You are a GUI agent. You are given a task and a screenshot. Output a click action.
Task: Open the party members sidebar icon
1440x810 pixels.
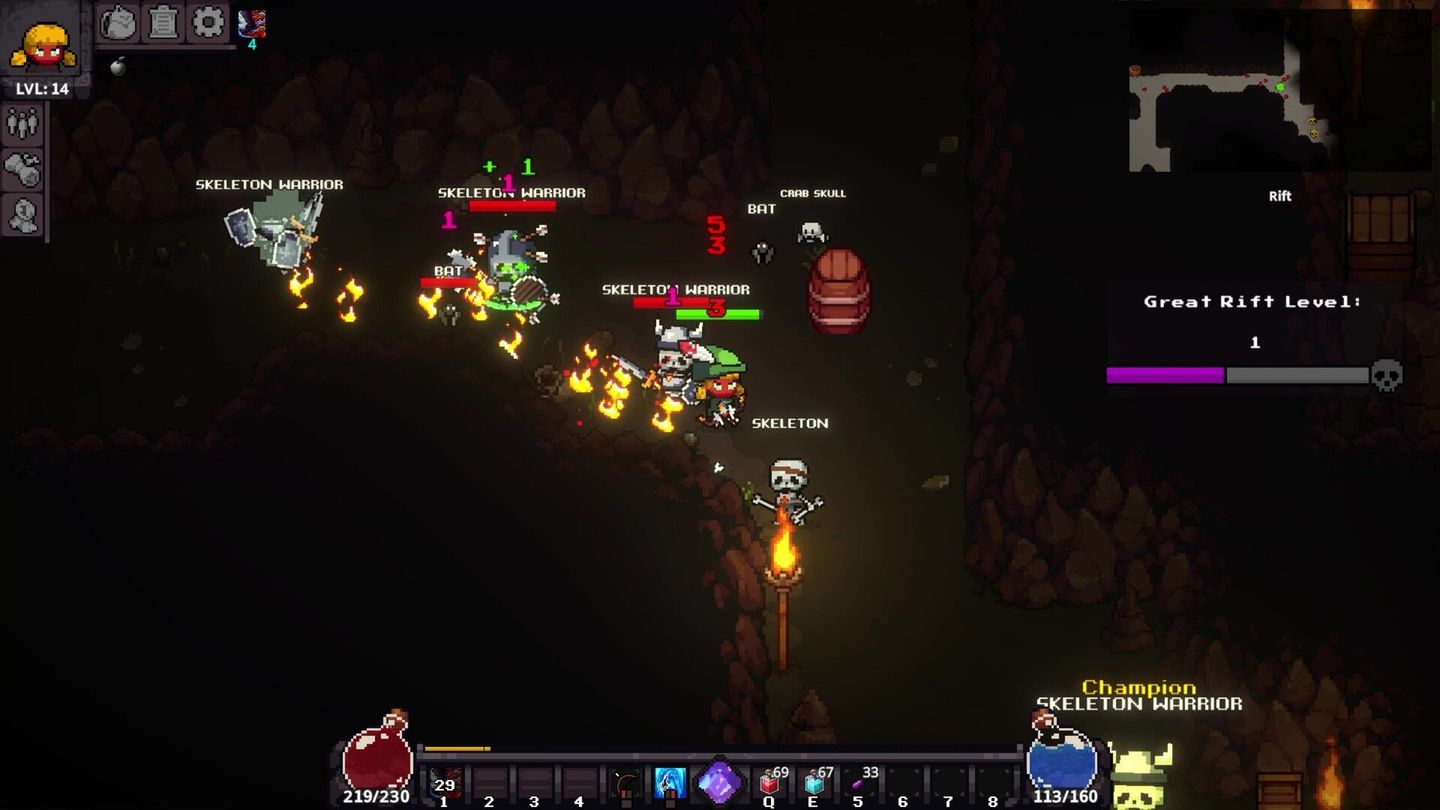click(x=22, y=124)
